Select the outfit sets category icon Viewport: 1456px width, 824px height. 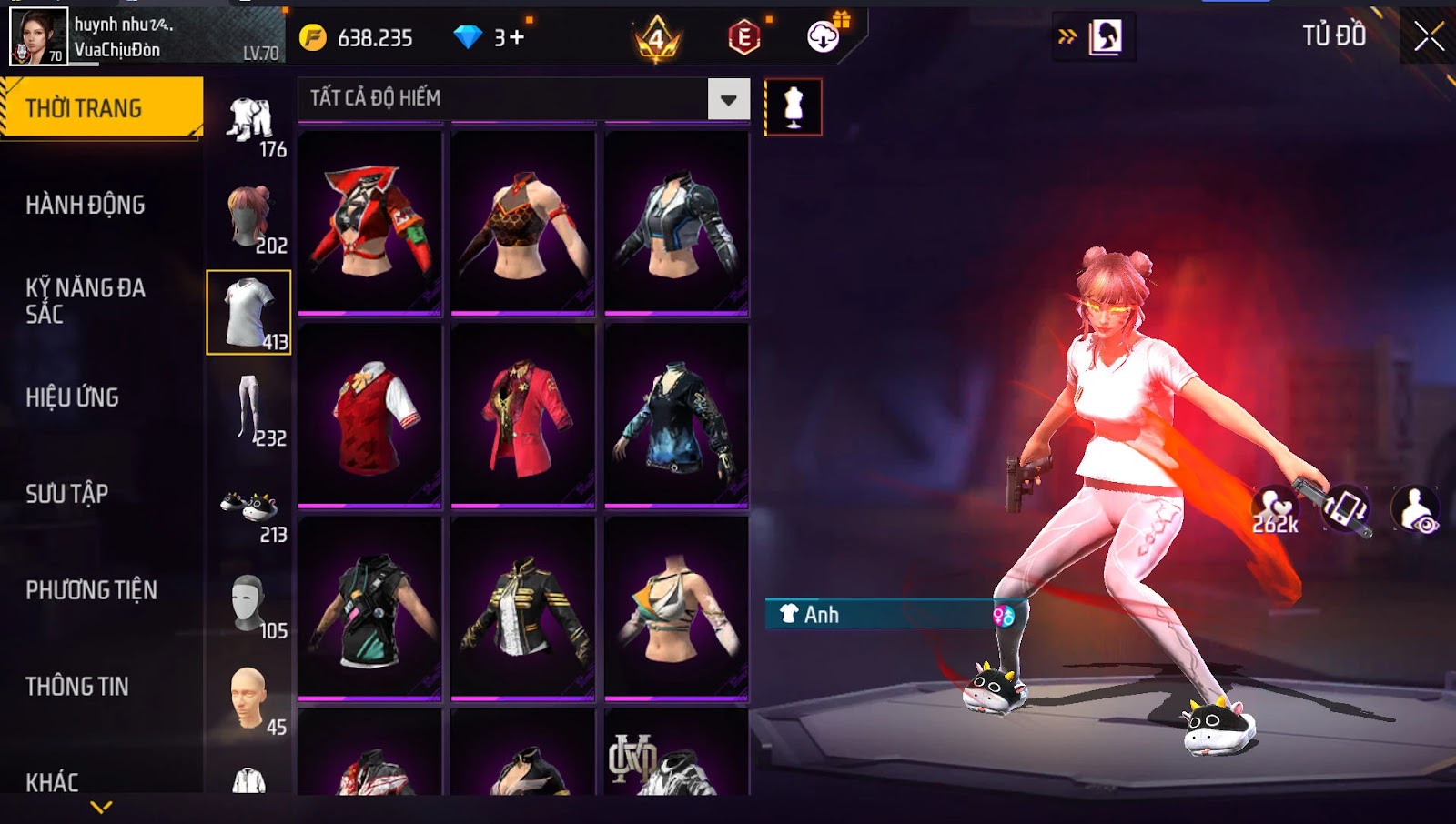pyautogui.click(x=249, y=123)
